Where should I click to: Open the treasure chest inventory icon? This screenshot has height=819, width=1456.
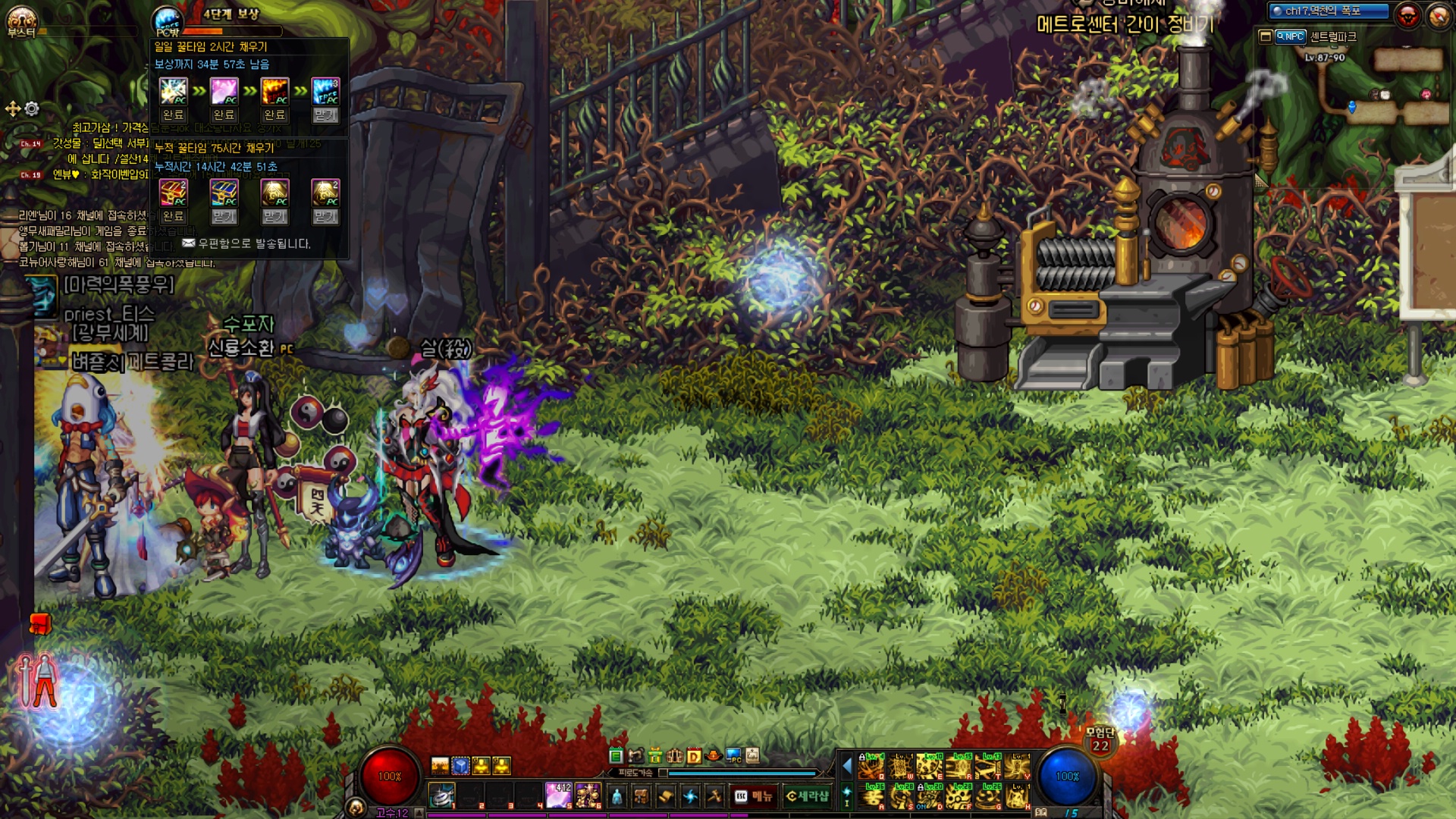click(x=641, y=795)
